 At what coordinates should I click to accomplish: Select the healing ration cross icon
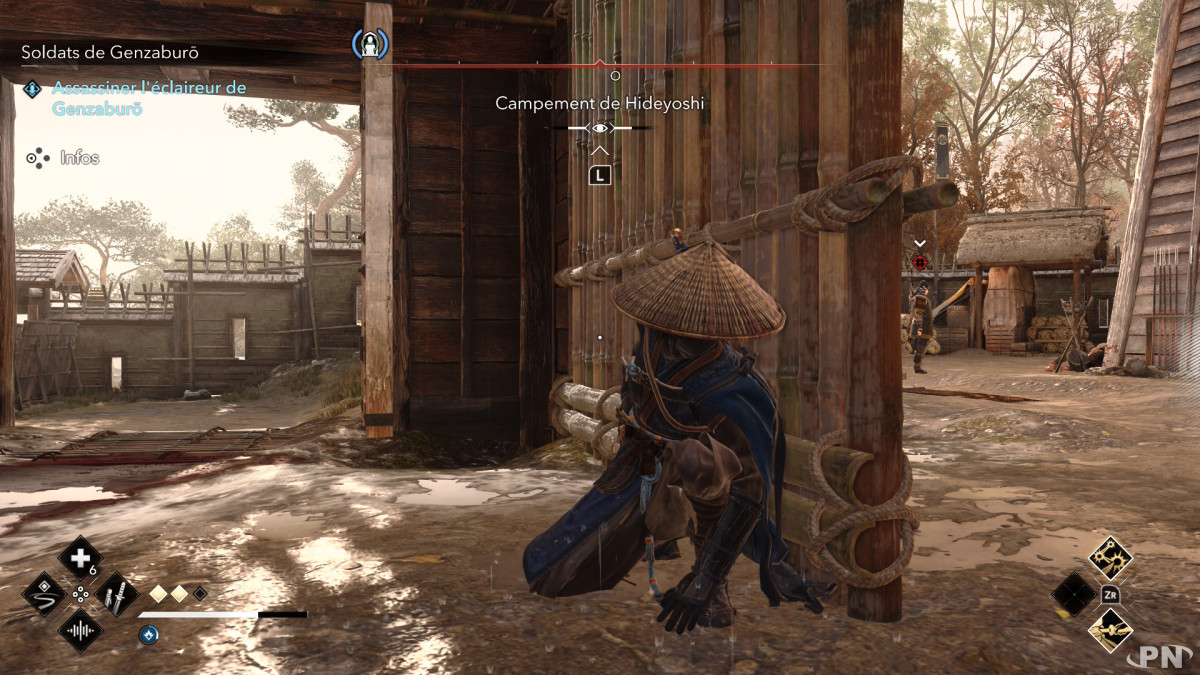tap(80, 558)
